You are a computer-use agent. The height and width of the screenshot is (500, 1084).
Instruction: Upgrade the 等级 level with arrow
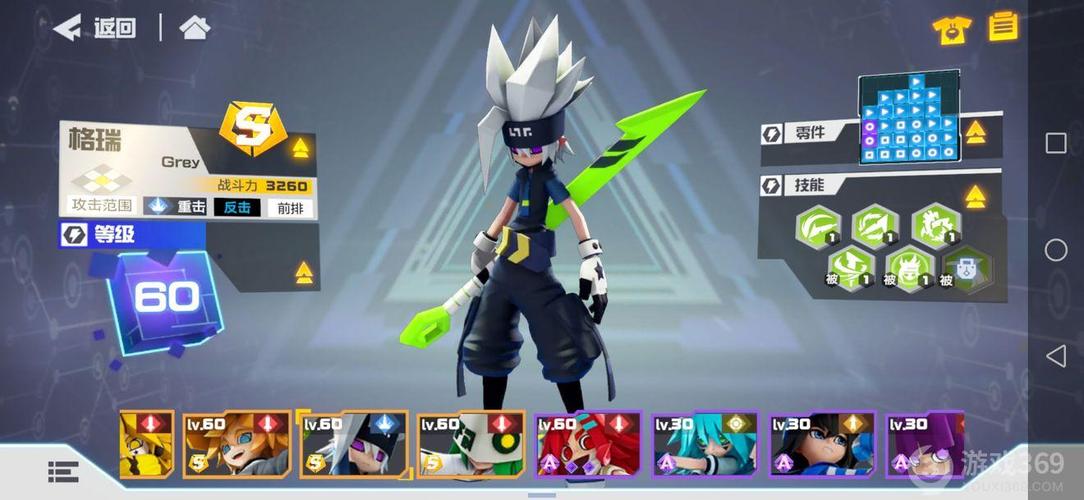(304, 272)
